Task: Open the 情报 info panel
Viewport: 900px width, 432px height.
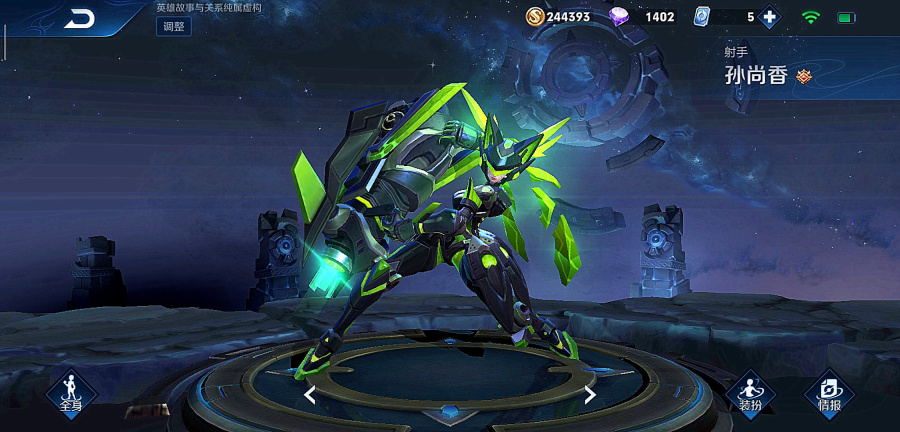Action: pos(829,392)
